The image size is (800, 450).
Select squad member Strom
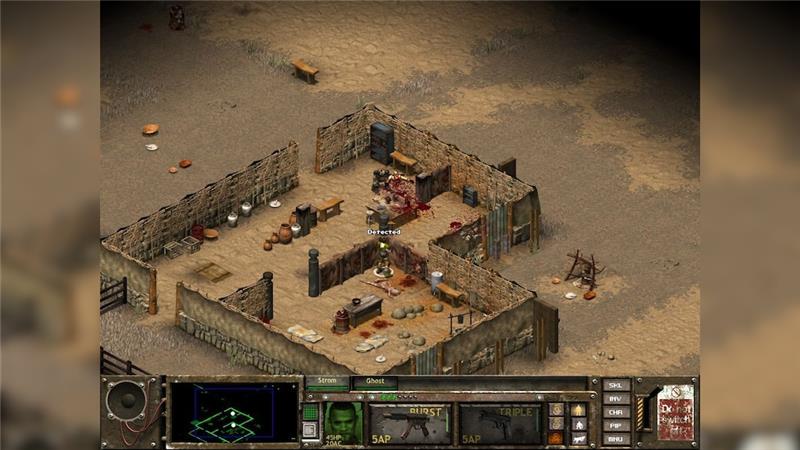tap(327, 381)
